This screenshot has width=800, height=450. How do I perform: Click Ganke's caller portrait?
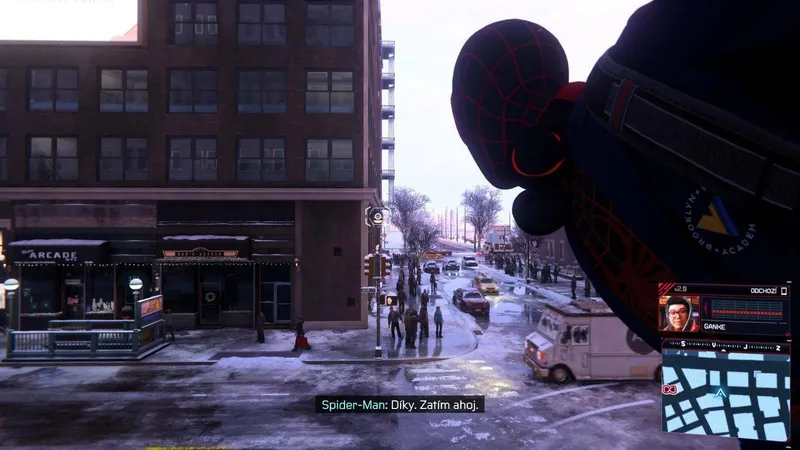click(680, 314)
